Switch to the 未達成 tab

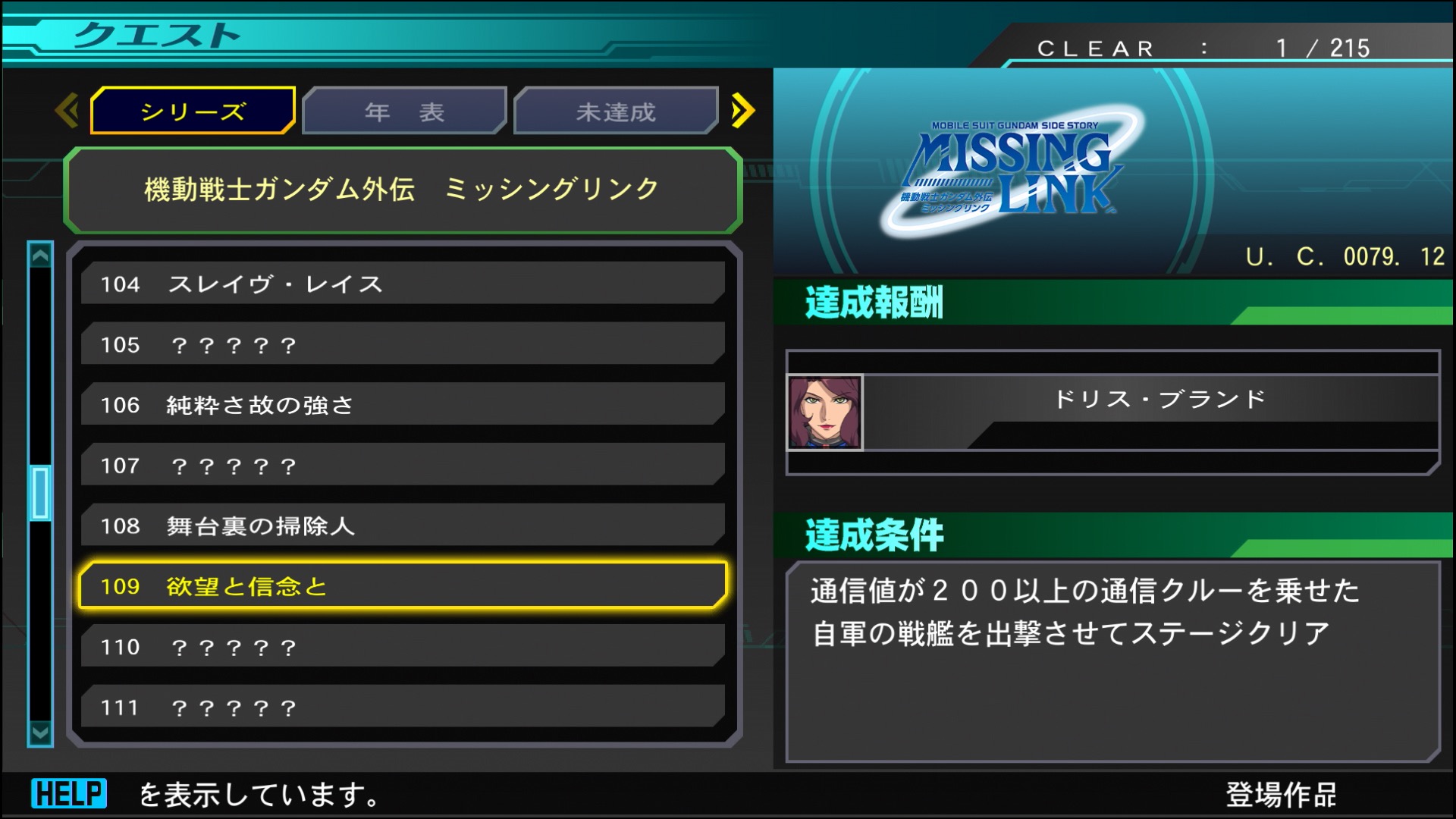[616, 110]
